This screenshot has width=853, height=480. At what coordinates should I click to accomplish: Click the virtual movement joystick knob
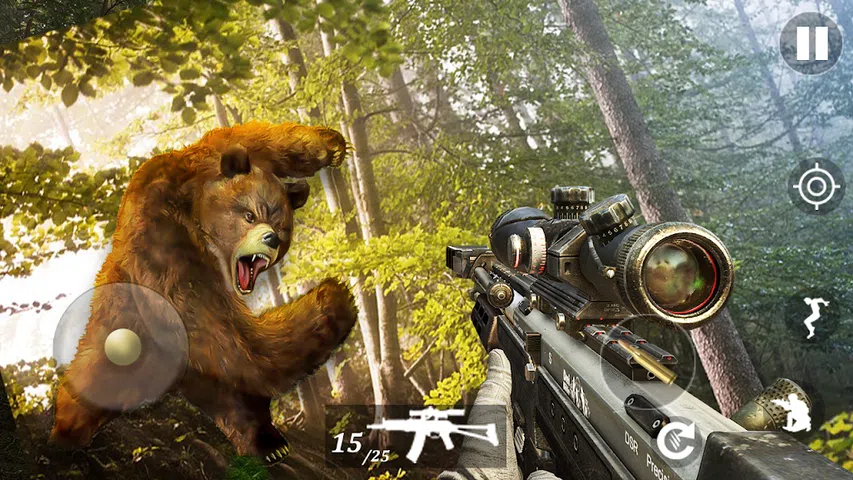point(123,347)
